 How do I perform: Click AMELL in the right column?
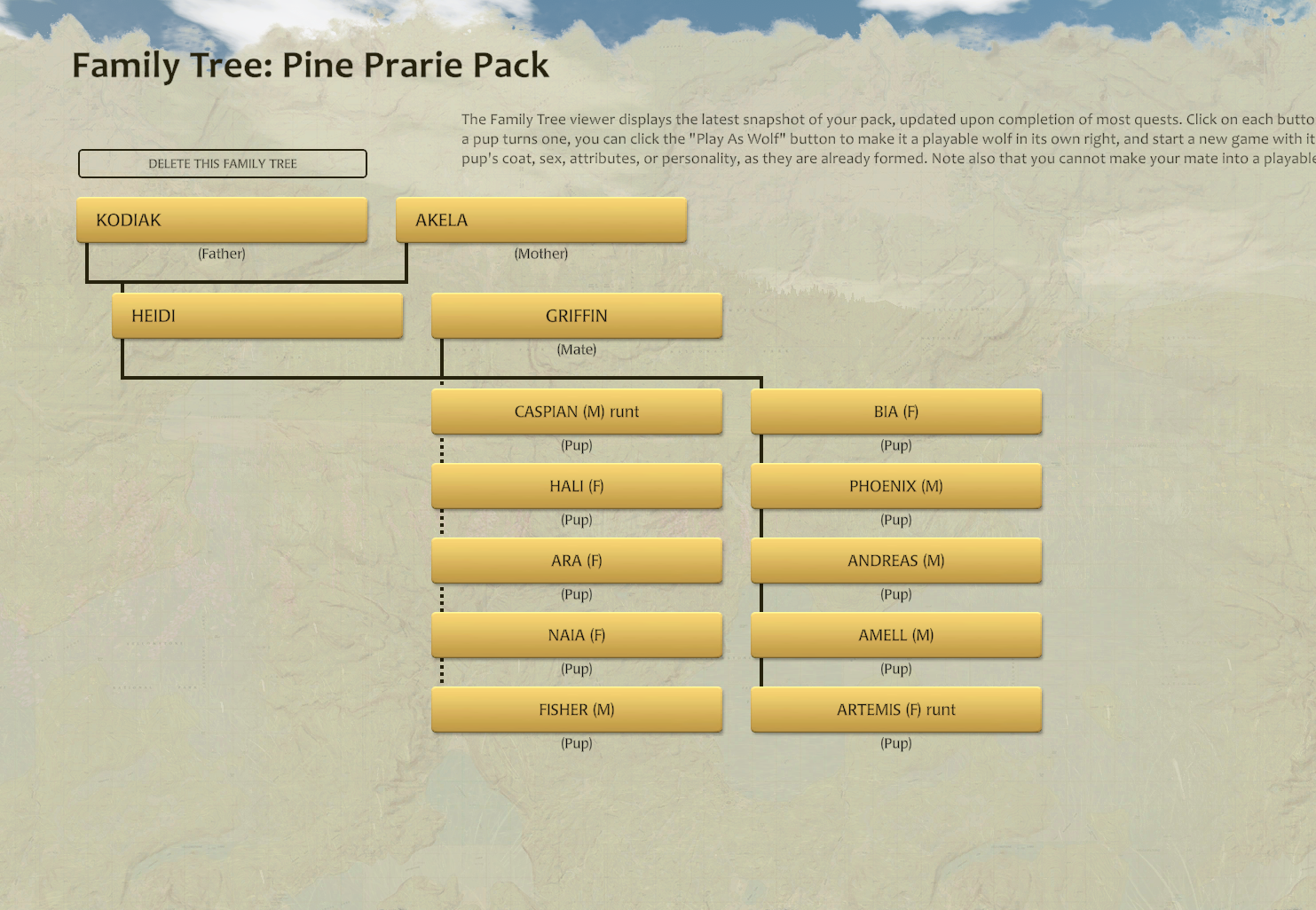tap(896, 634)
